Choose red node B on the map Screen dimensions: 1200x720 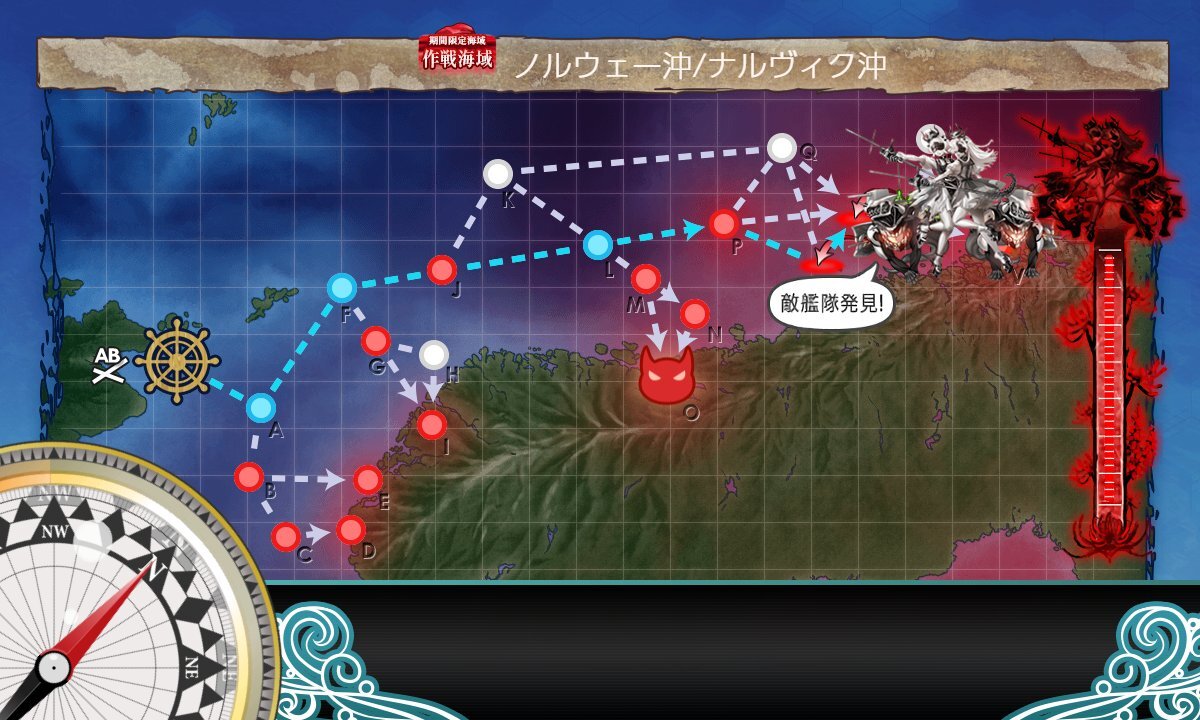(248, 477)
